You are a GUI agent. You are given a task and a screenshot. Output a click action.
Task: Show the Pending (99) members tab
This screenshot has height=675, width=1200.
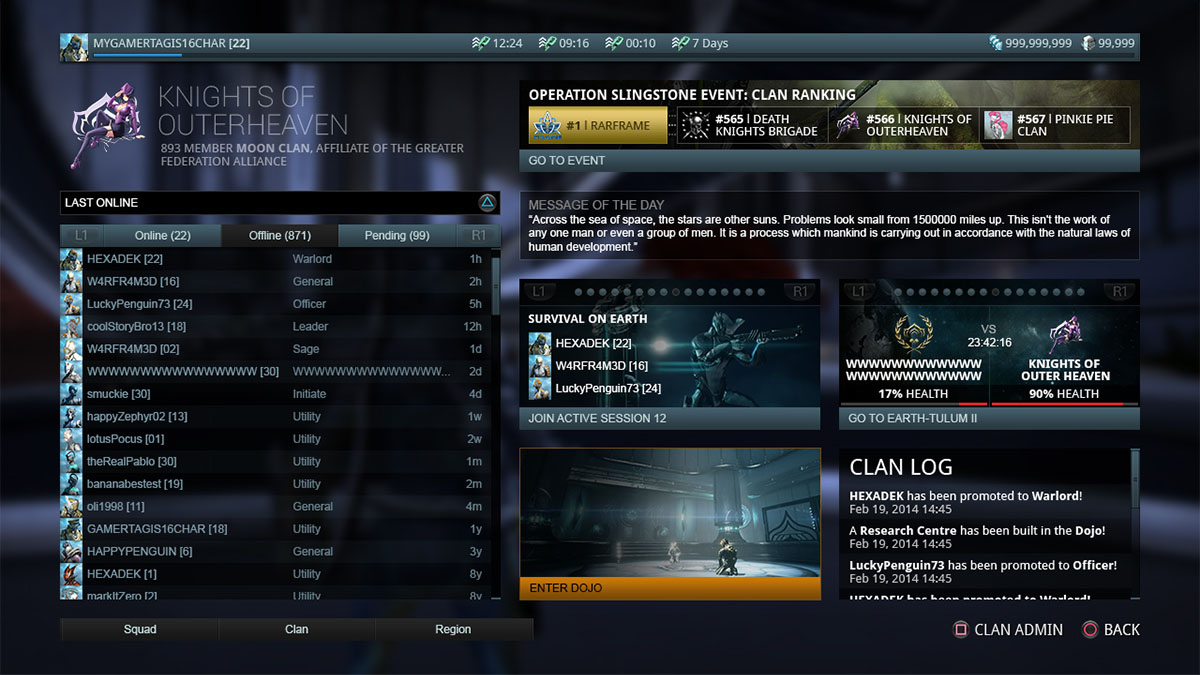point(397,236)
